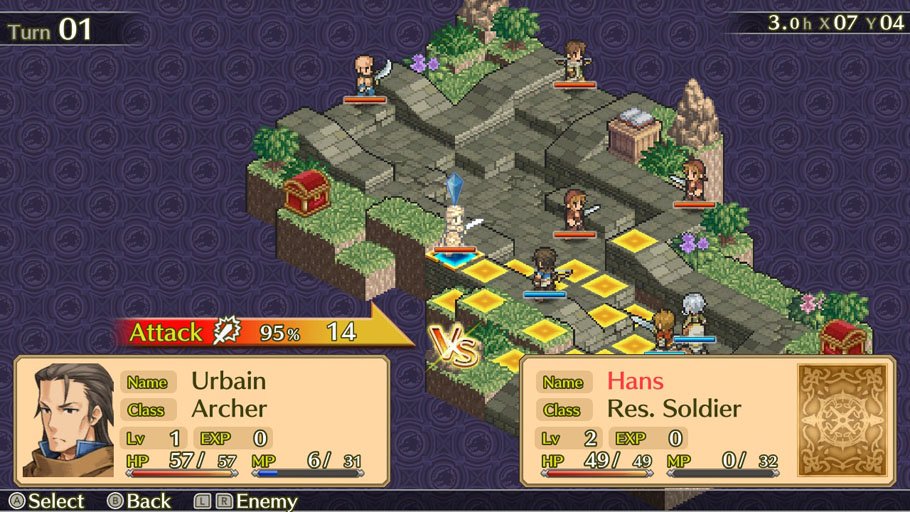
Task: Select the enemy marked by the blue crystal cursor
Action: pos(456,229)
